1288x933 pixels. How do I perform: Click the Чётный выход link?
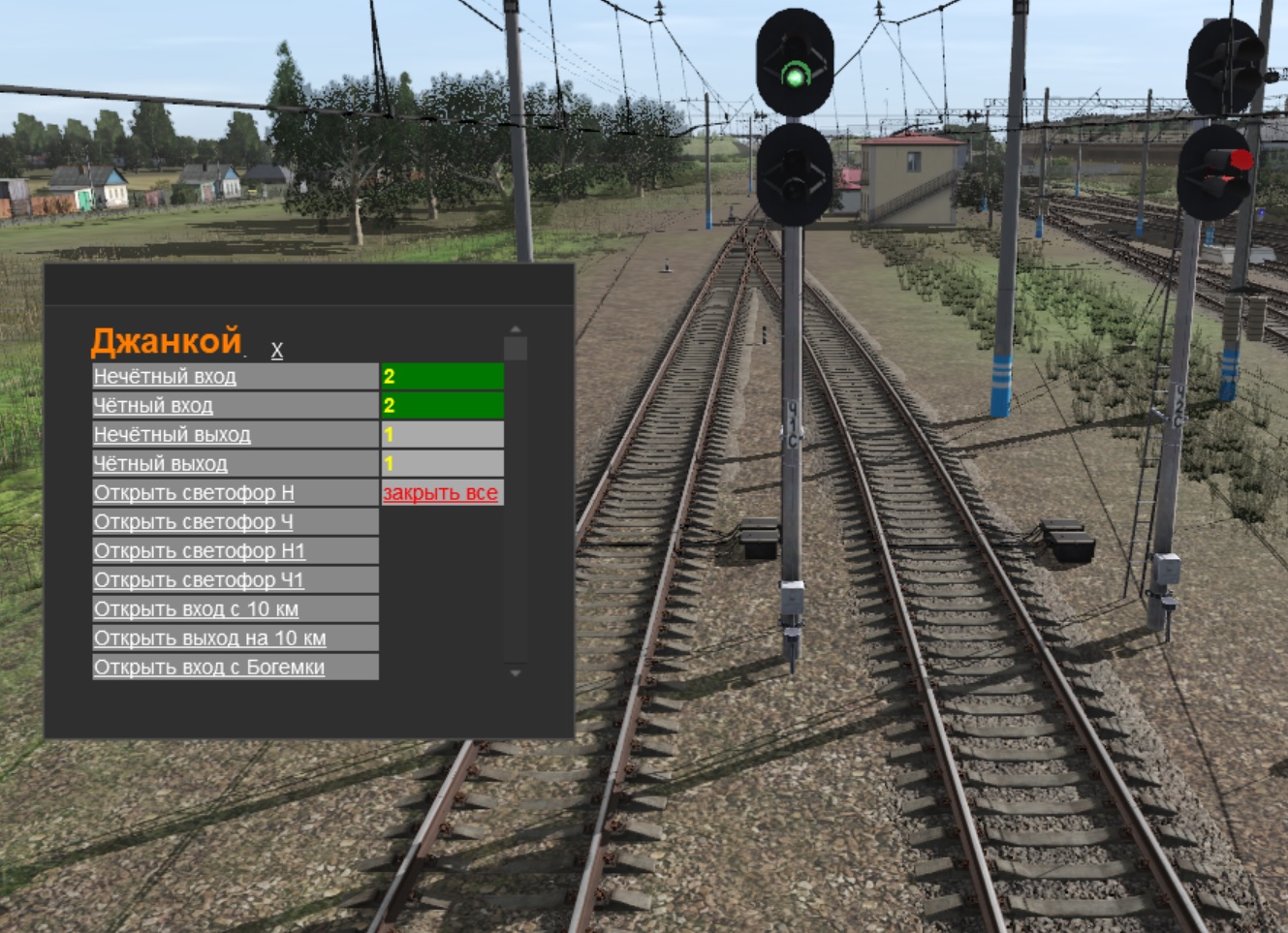coord(161,464)
